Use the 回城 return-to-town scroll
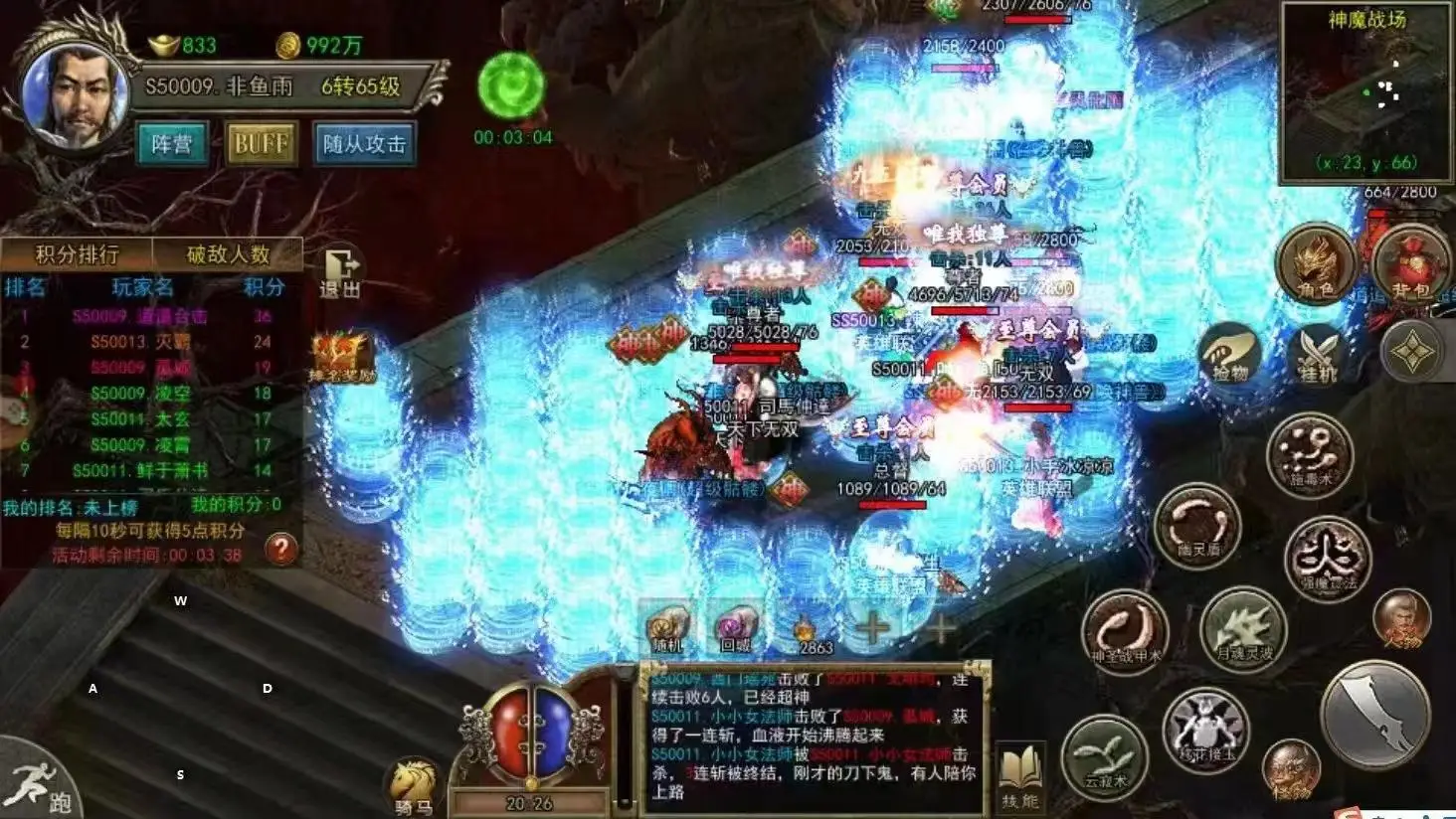The height and width of the screenshot is (819, 1456). [x=735, y=626]
